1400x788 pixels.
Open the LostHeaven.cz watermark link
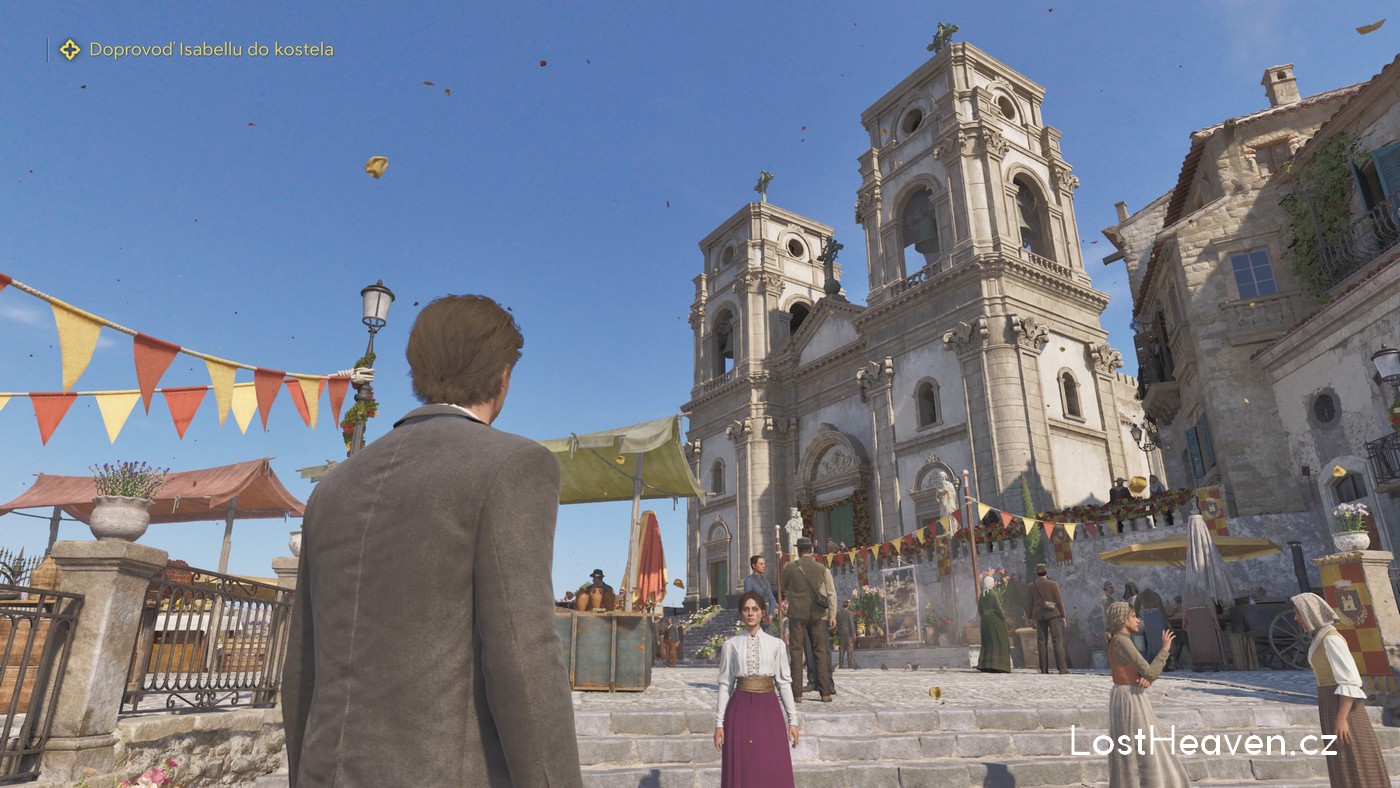(1203, 742)
